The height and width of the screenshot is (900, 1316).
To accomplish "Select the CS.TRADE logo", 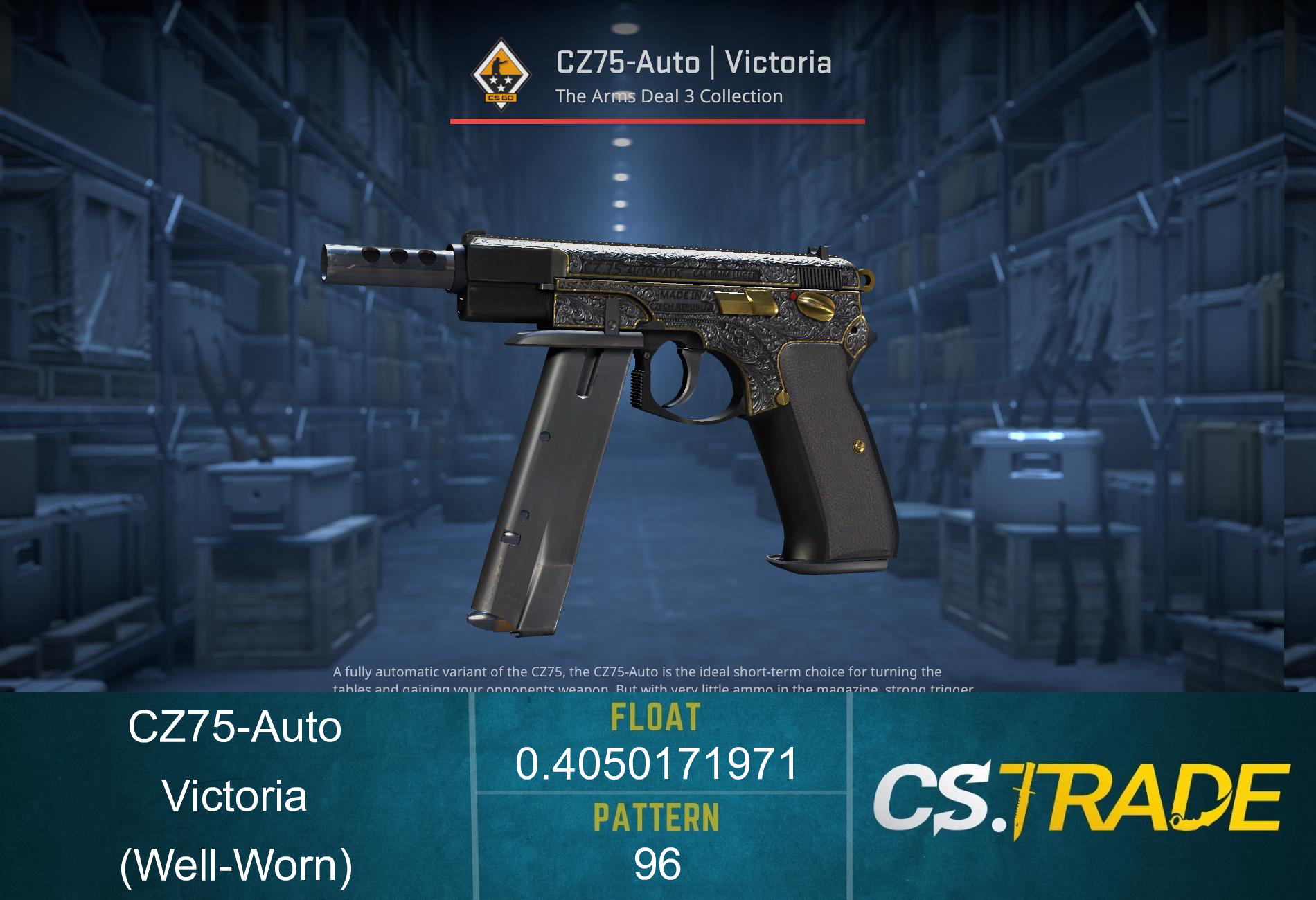I will [x=1087, y=800].
